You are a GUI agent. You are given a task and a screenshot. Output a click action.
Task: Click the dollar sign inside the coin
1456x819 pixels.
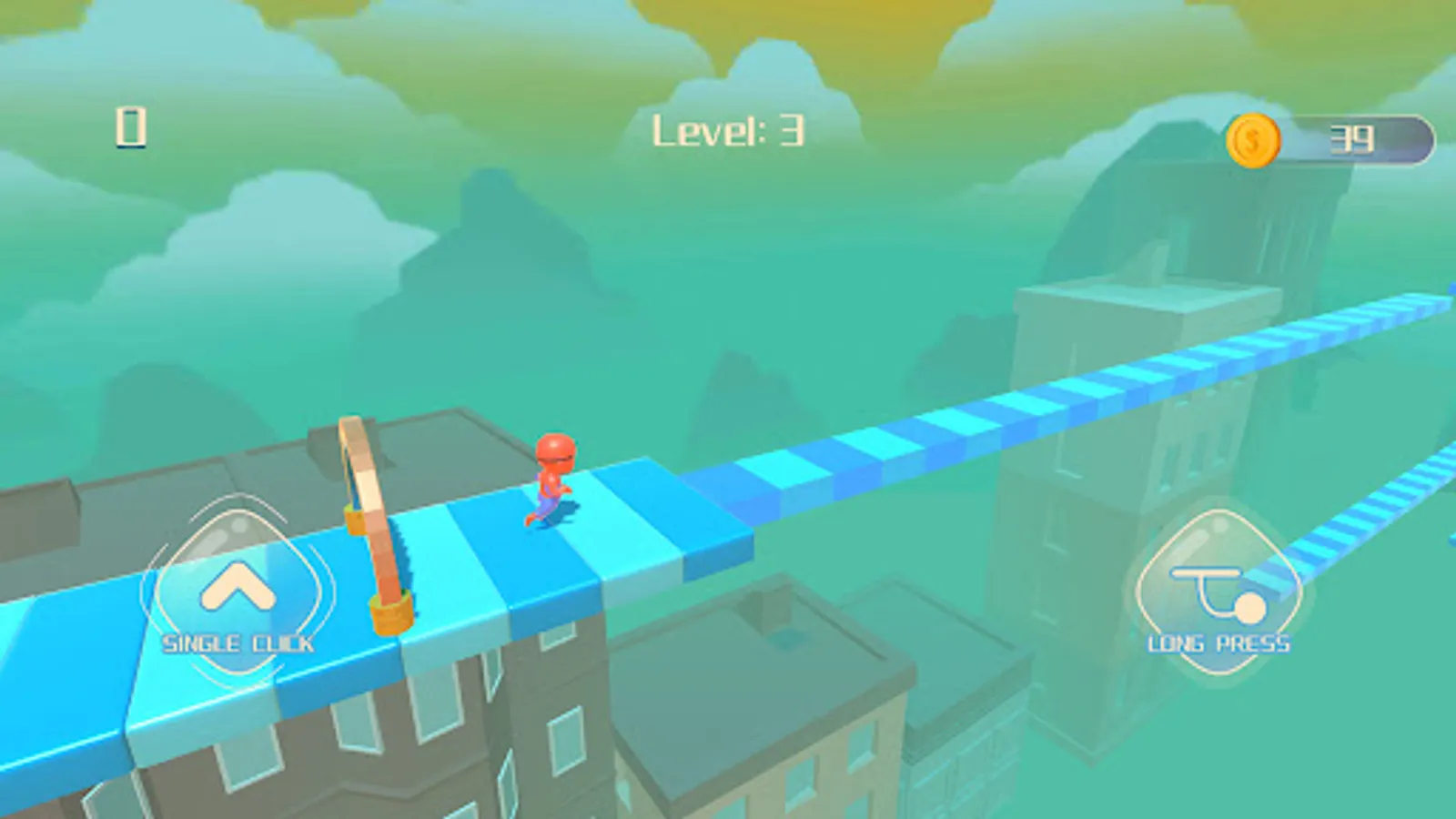click(x=1254, y=139)
